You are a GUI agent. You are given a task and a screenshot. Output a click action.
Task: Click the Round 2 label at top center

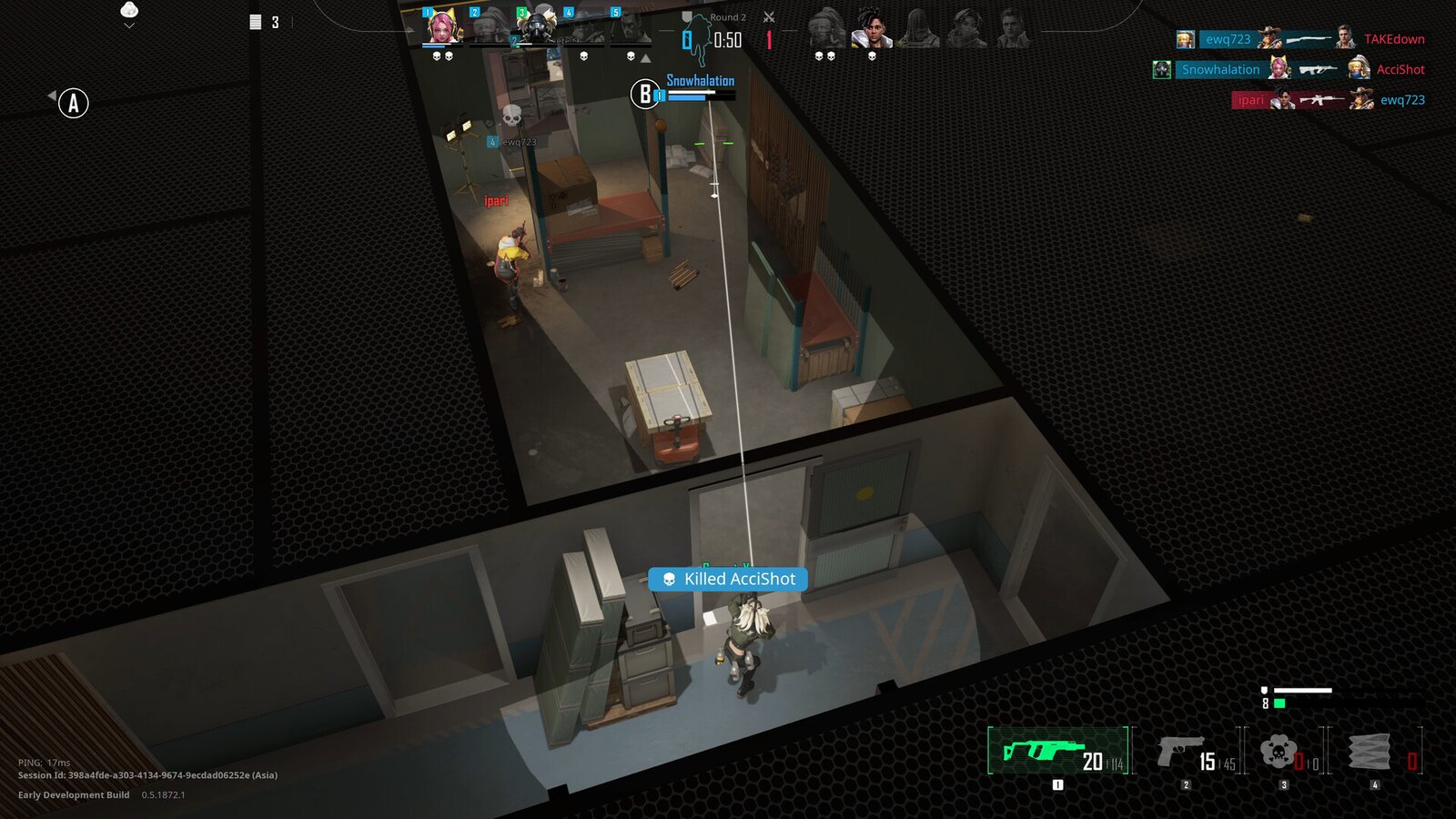727,16
